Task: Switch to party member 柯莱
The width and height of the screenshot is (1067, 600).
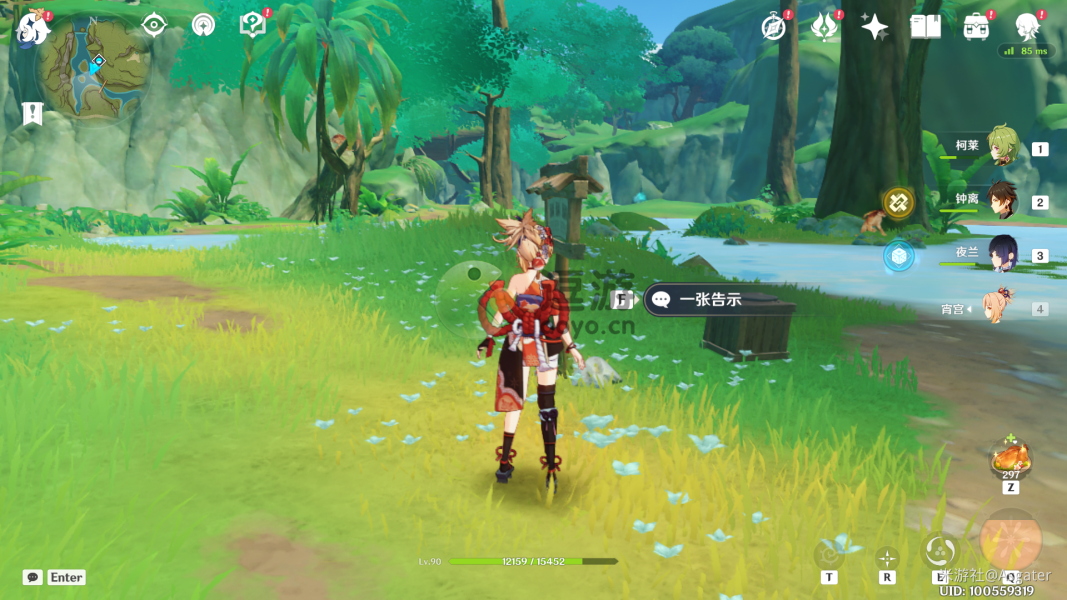Action: [x=1001, y=147]
